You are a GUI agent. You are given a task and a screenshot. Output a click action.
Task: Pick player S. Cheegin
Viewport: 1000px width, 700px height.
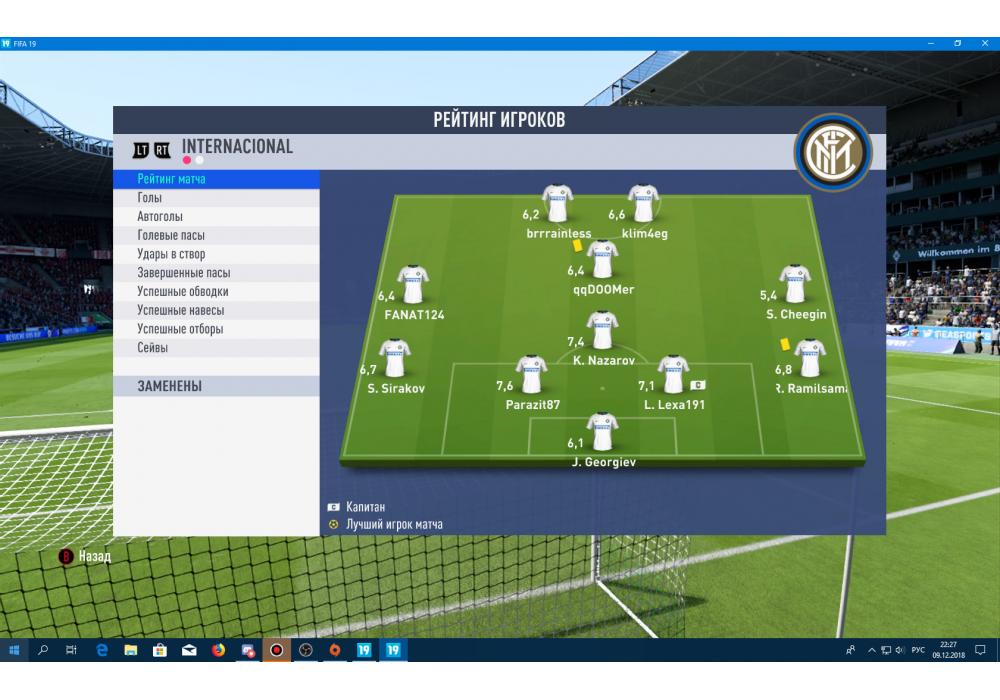[x=795, y=284]
